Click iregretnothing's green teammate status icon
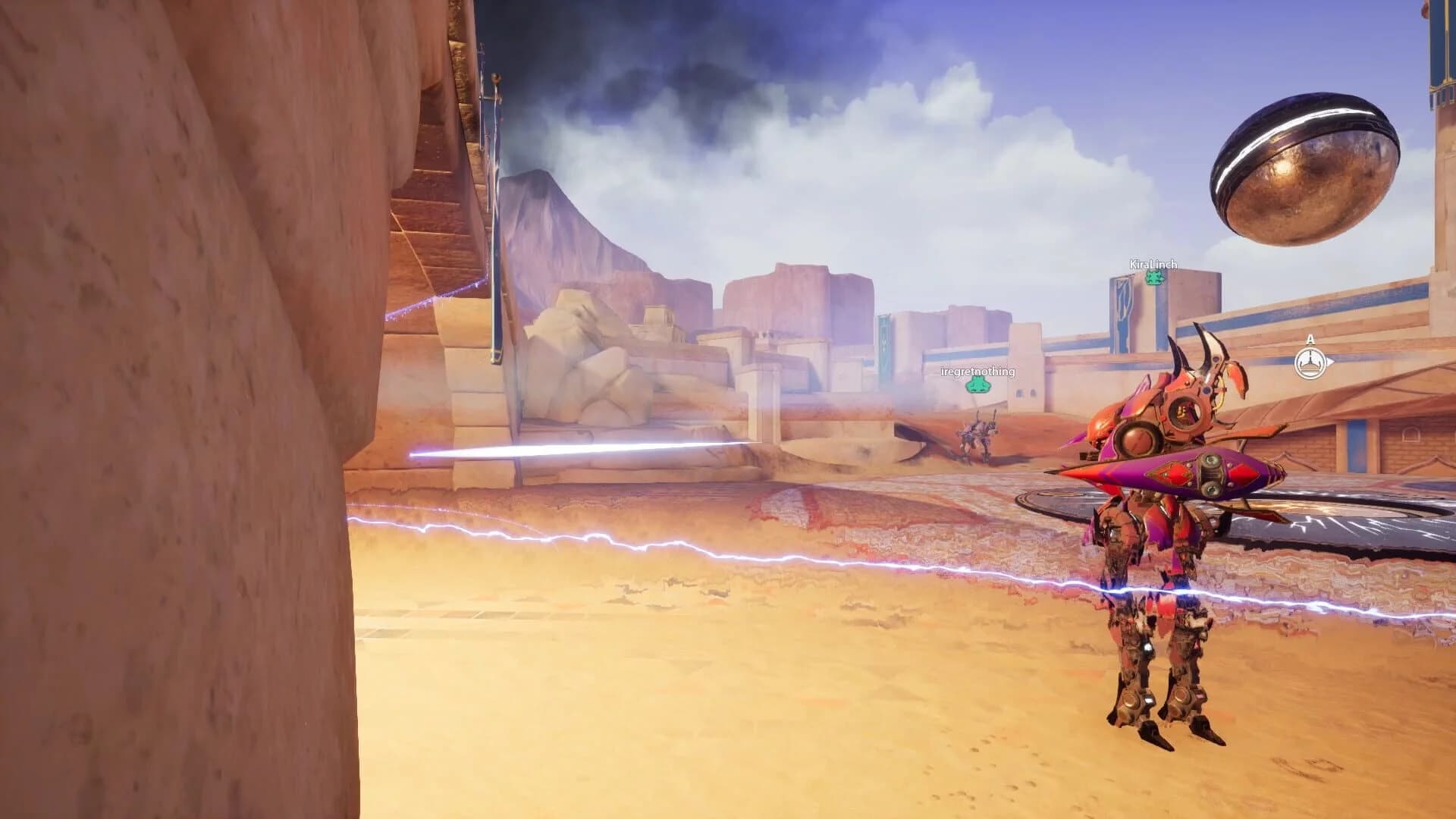This screenshot has height=819, width=1456. [x=978, y=384]
